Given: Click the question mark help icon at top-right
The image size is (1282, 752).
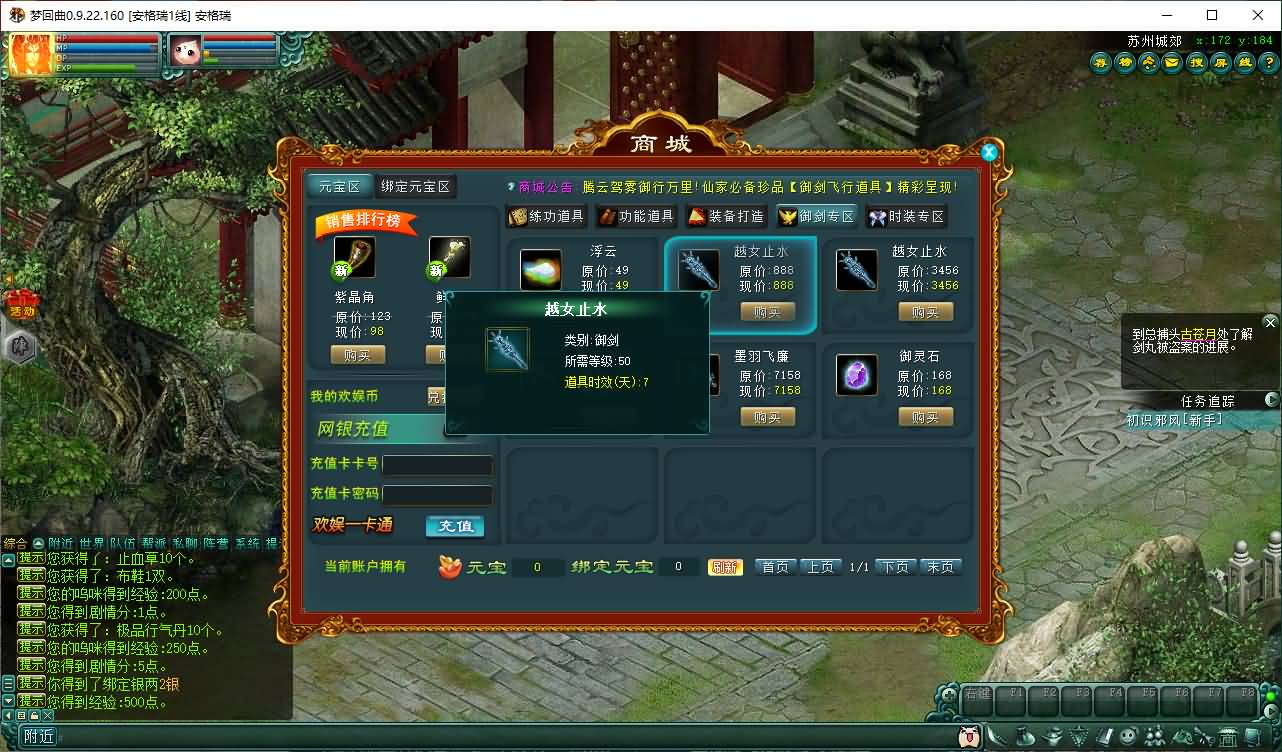Looking at the screenshot, I should coord(1267,62).
